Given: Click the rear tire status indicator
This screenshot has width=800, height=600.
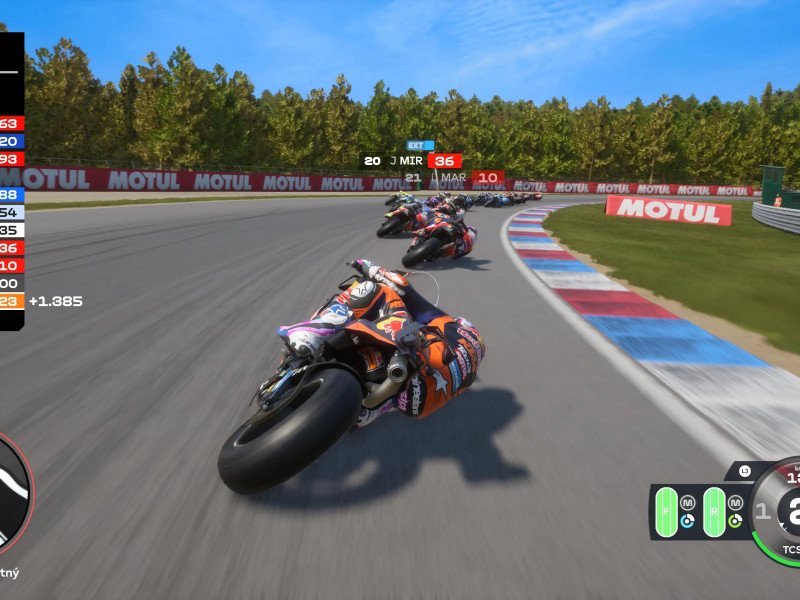Looking at the screenshot, I should pos(713,511).
